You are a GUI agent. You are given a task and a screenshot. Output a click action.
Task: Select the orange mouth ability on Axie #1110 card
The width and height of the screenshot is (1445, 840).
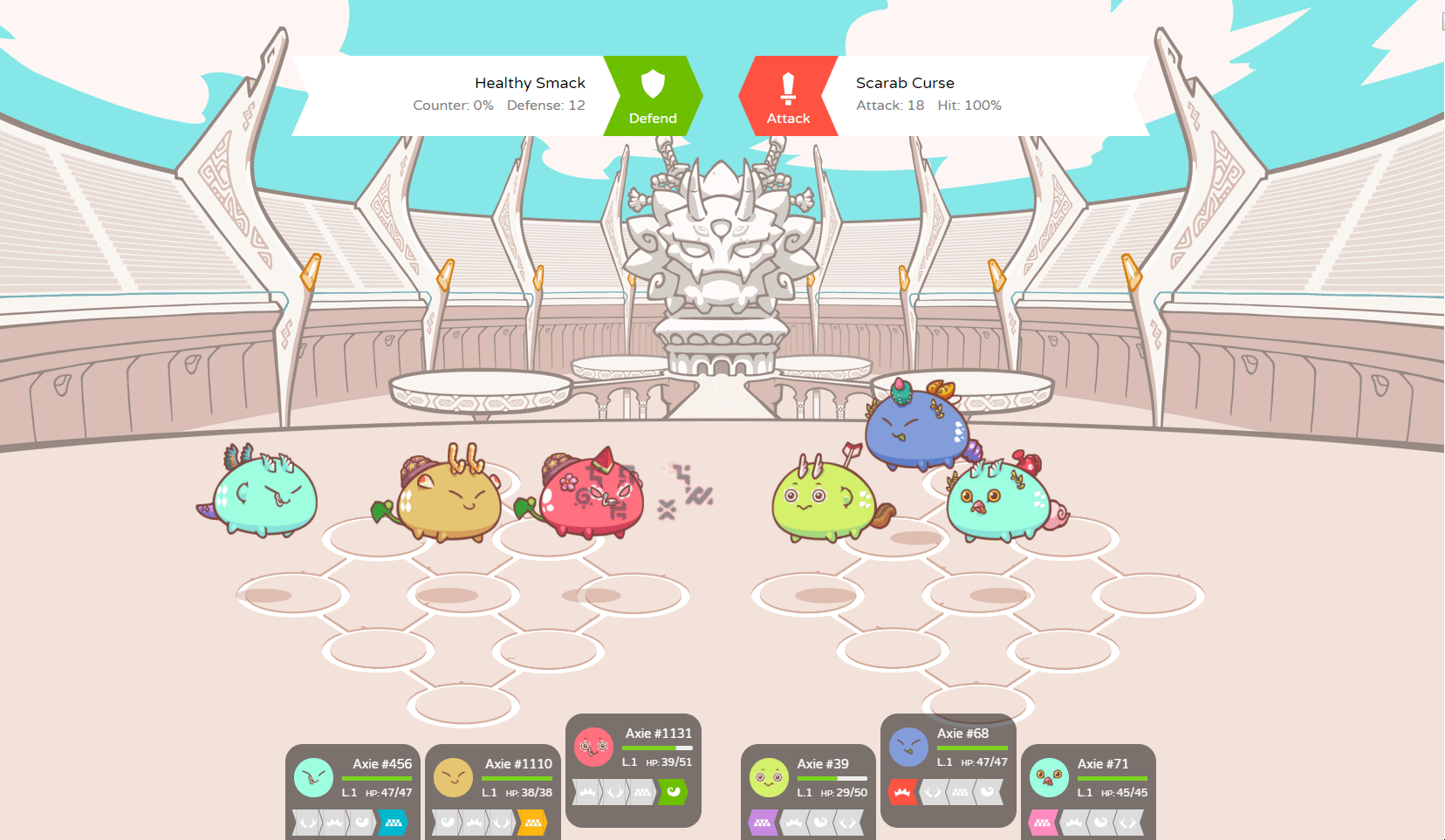point(533,821)
